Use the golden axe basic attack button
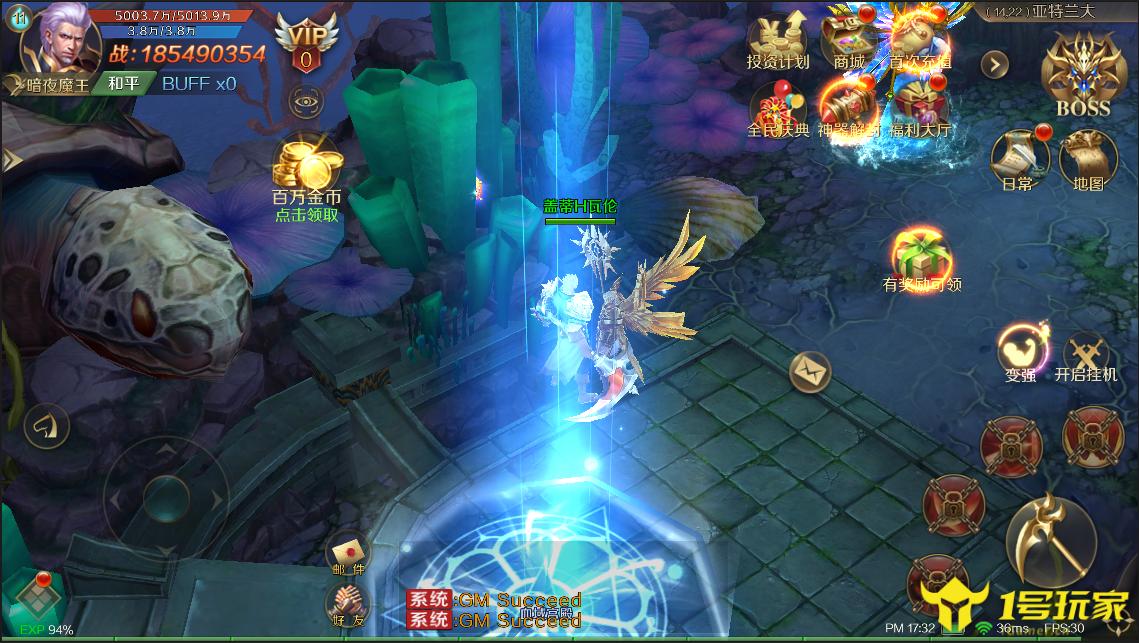1139x643 pixels. coord(1050,541)
